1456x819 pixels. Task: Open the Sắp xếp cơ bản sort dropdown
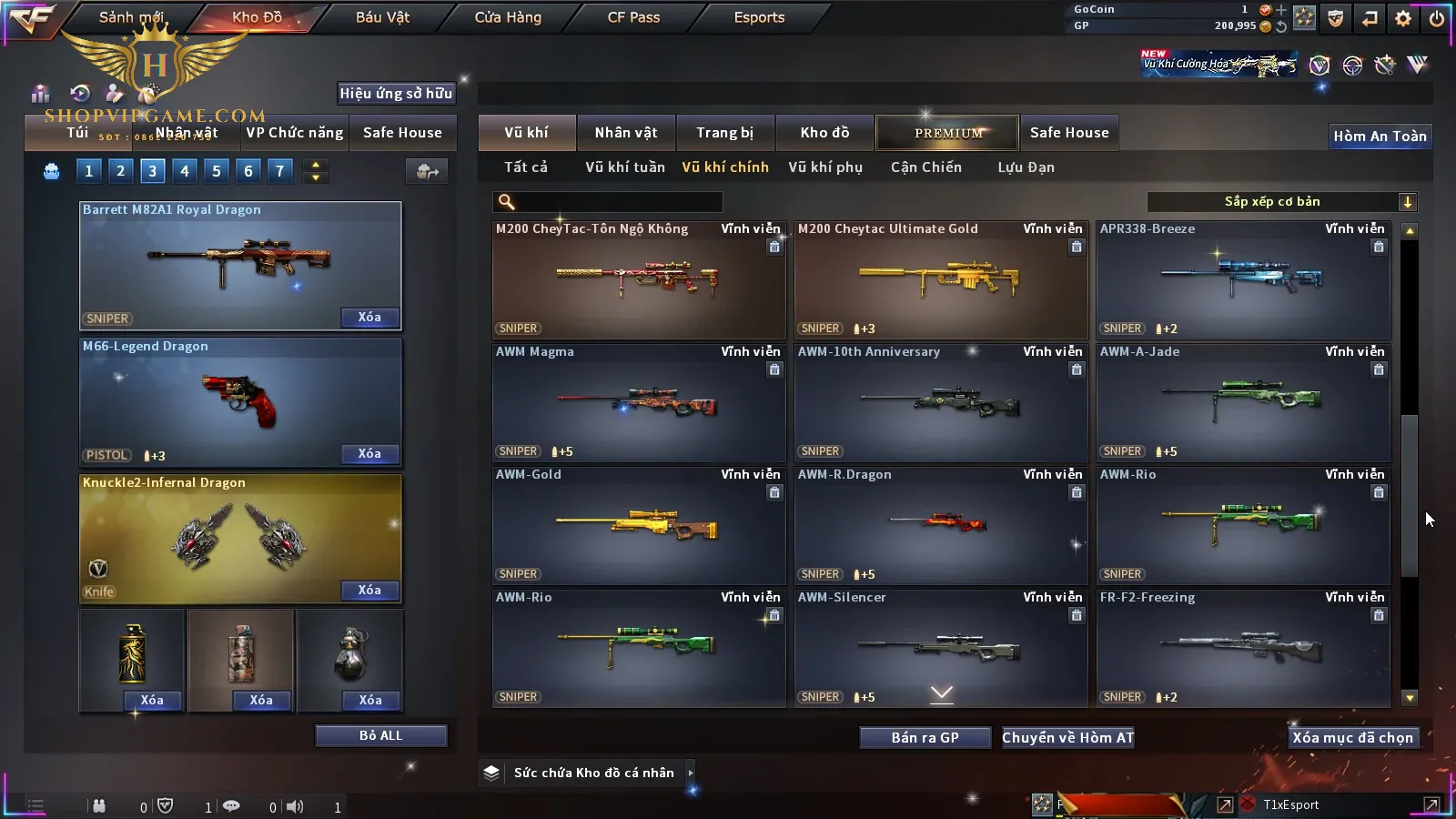pyautogui.click(x=1281, y=202)
